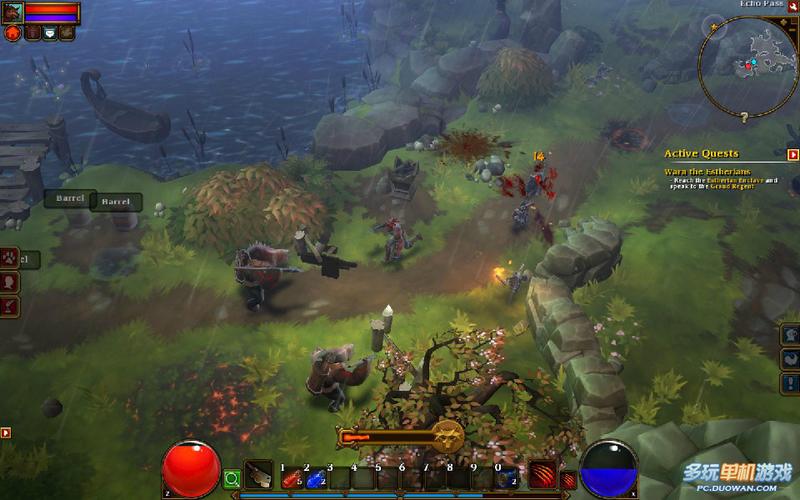Select the item in hotbar slot 0
The image size is (800, 500).
(506, 478)
